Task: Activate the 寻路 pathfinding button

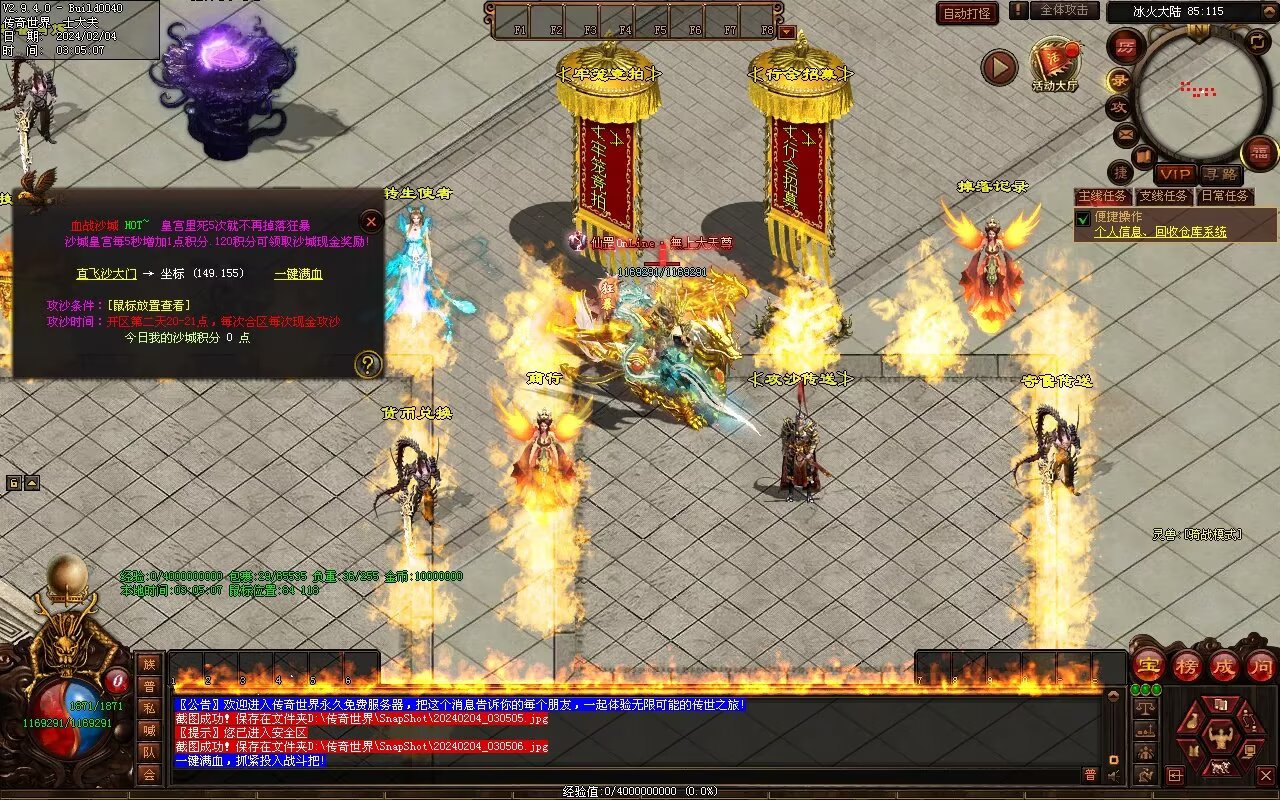Action: [x=1219, y=174]
